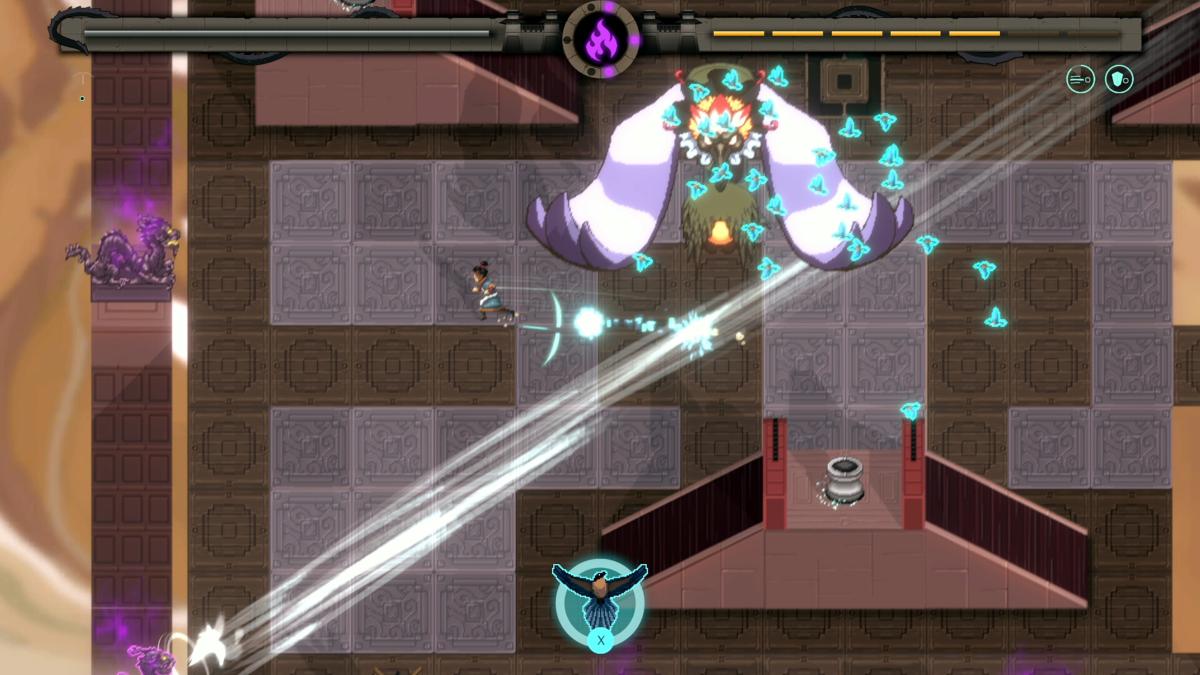Activate the dash ability icon
Screen dimensions: 1200x675
pos(1080,79)
